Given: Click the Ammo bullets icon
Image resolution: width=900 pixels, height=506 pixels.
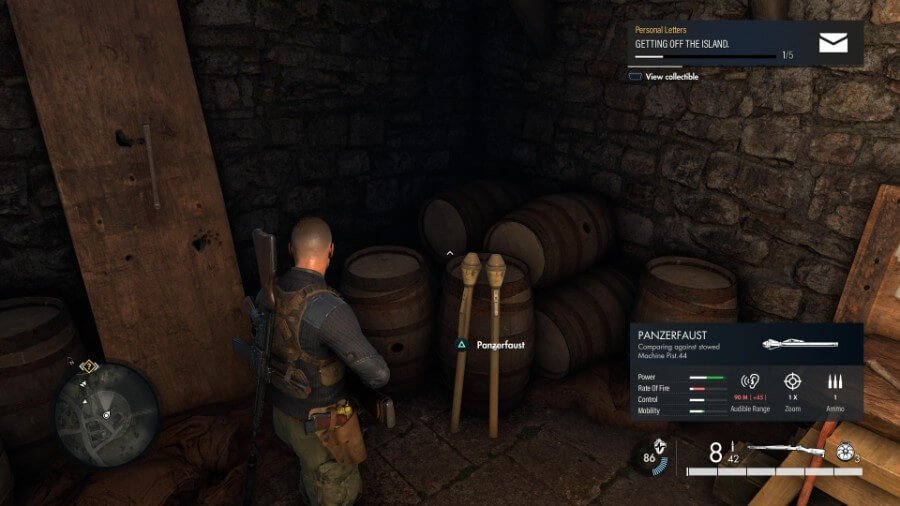Looking at the screenshot, I should pyautogui.click(x=836, y=382).
